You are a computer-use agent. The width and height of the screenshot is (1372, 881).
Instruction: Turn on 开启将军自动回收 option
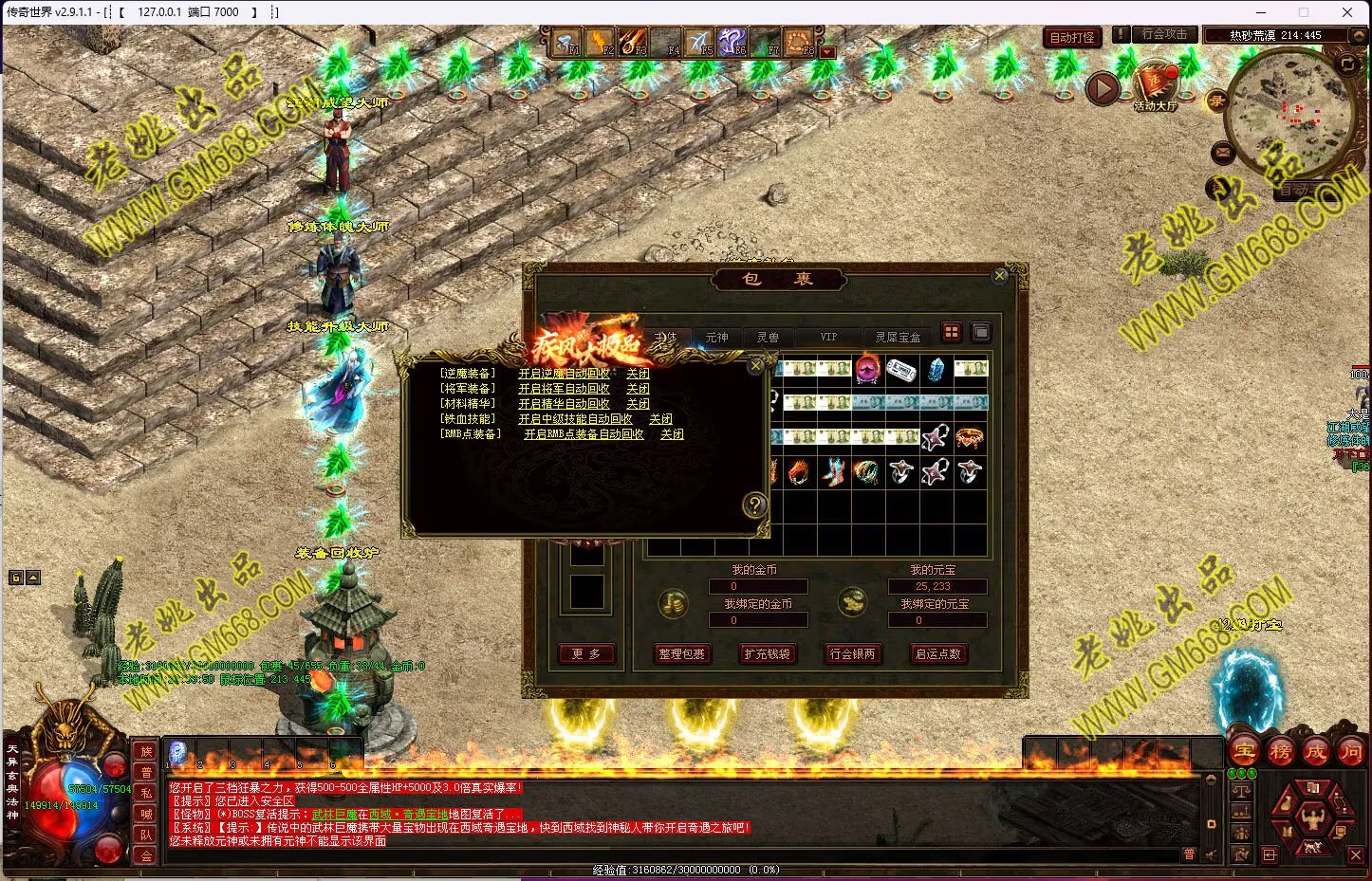[x=564, y=389]
